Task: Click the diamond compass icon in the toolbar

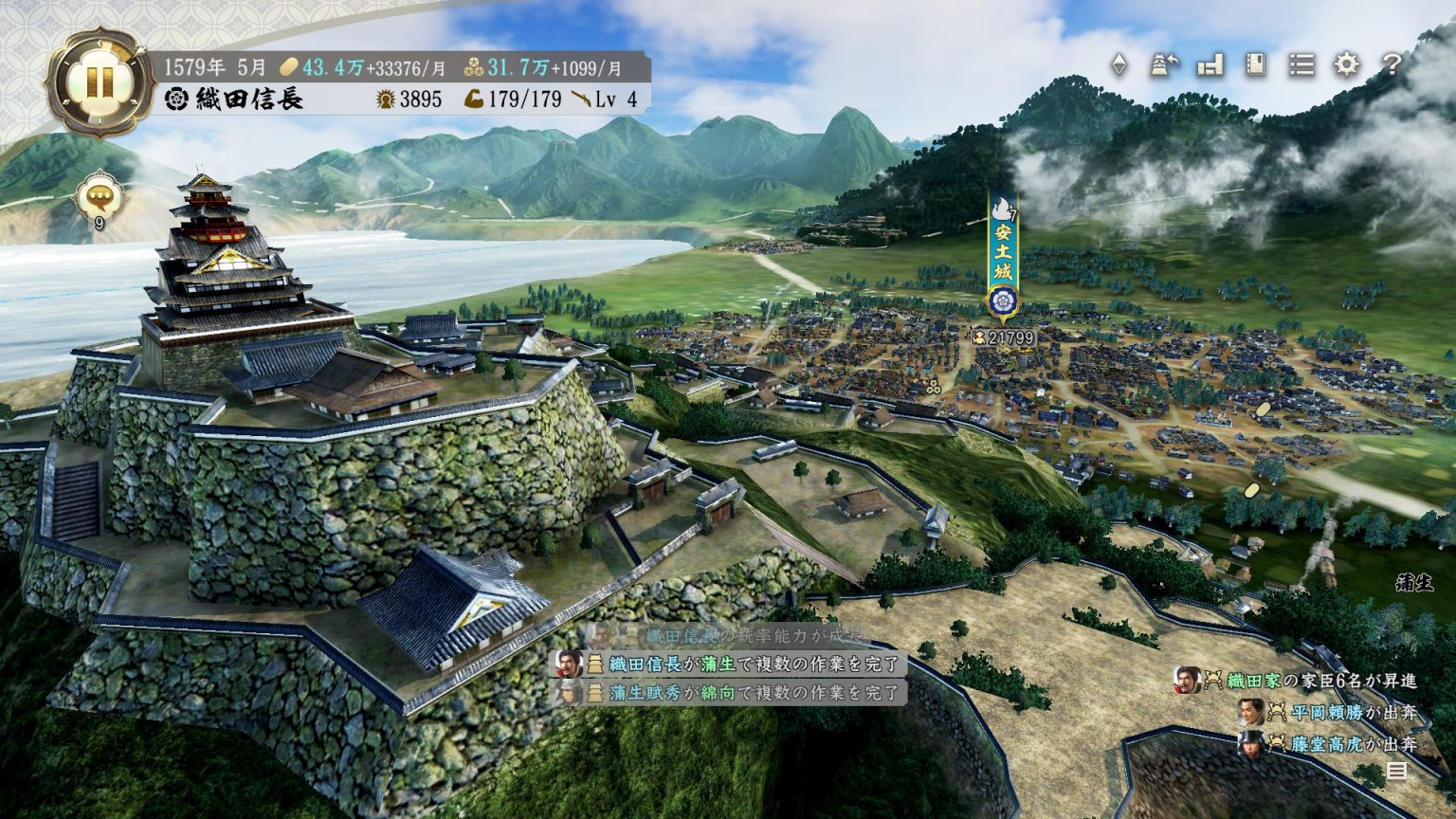Action: point(1119,64)
